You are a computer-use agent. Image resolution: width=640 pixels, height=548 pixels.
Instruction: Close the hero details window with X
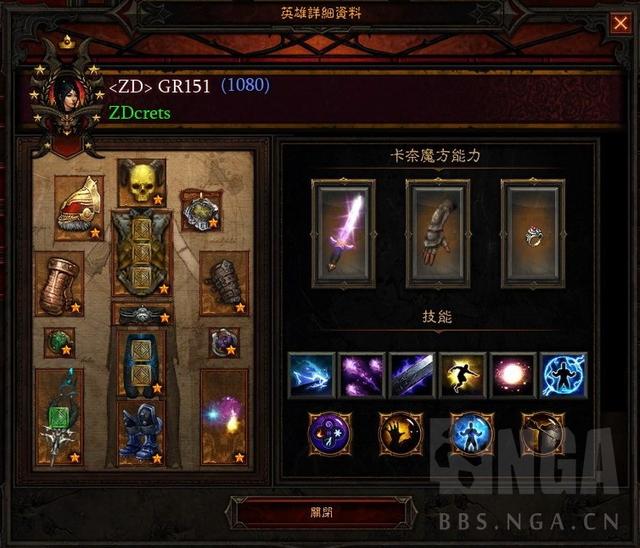point(619,23)
